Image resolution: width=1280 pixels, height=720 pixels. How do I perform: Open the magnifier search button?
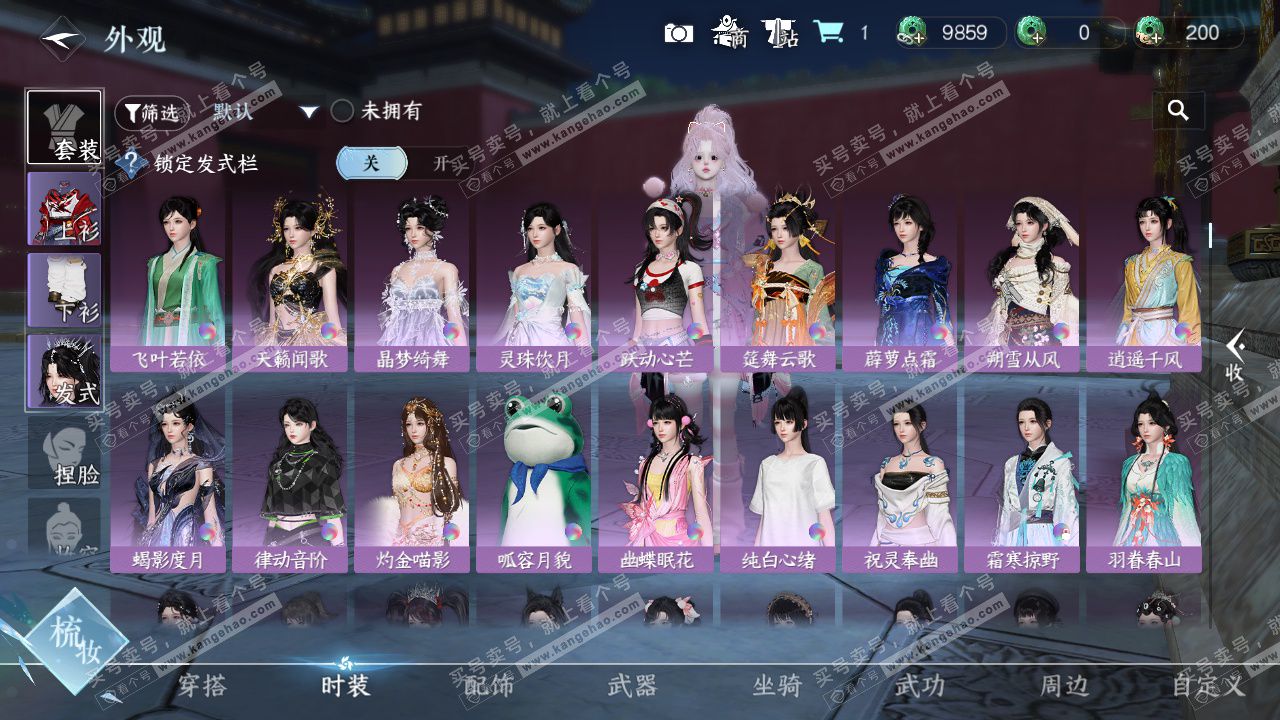point(1178,111)
